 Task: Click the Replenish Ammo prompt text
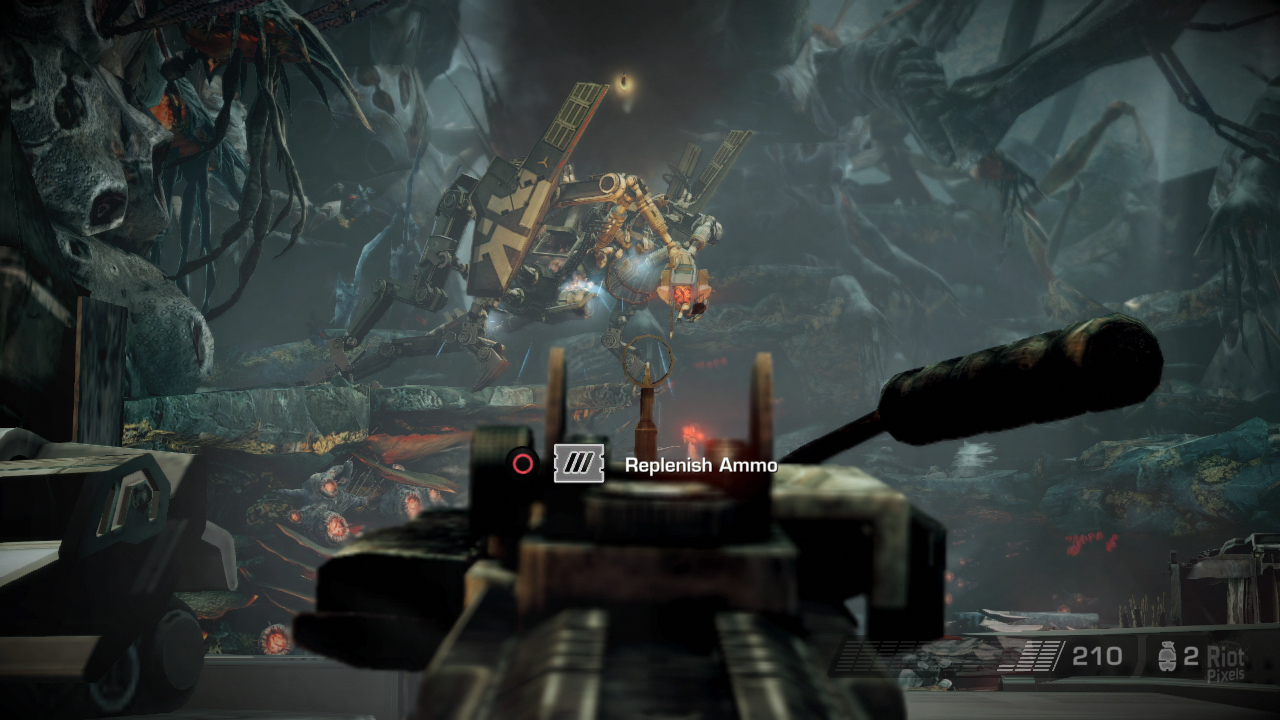[700, 464]
